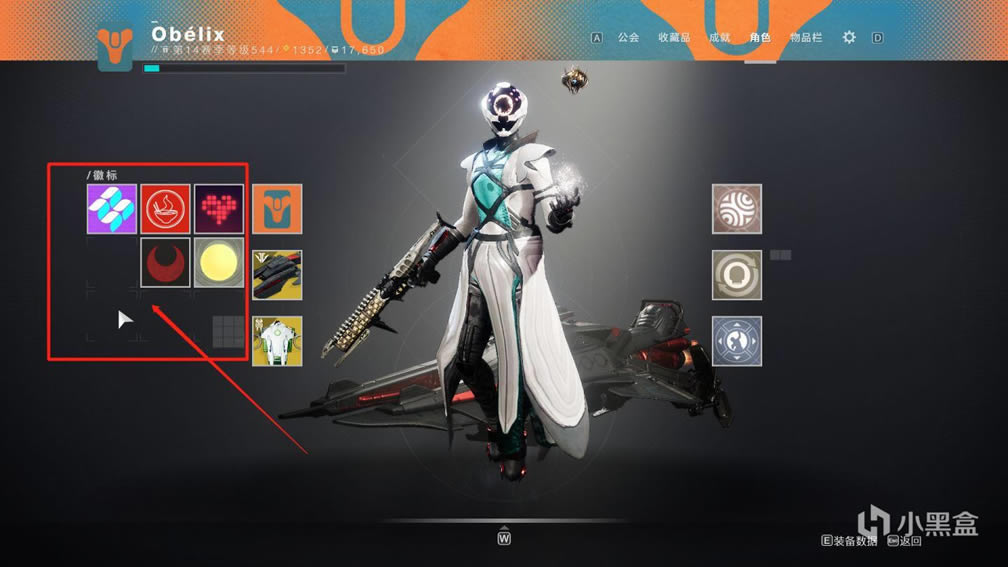1008x567 pixels.
Task: Open the 公会 clan tab
Action: coord(628,37)
